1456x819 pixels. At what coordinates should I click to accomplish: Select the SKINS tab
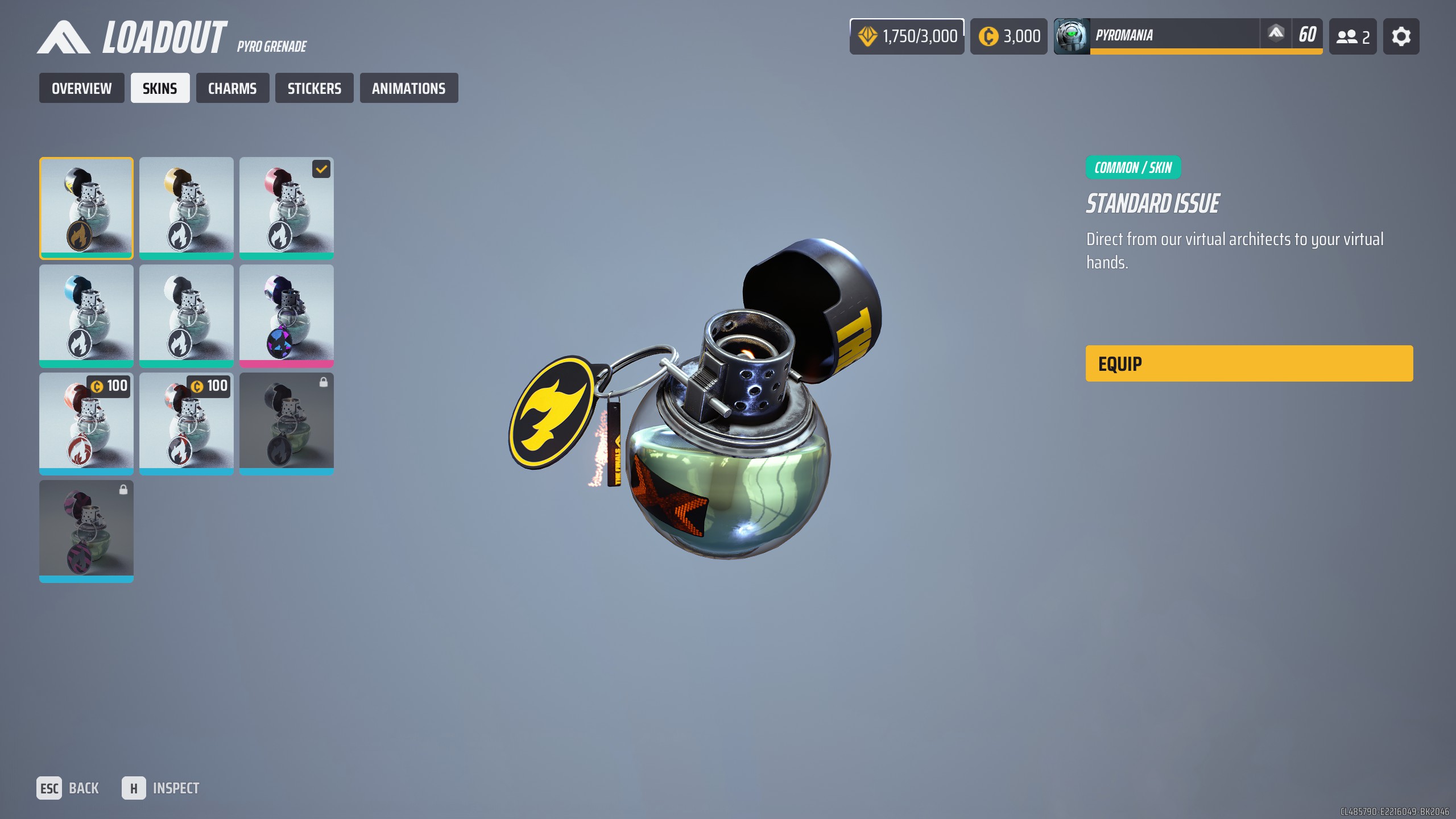click(160, 88)
